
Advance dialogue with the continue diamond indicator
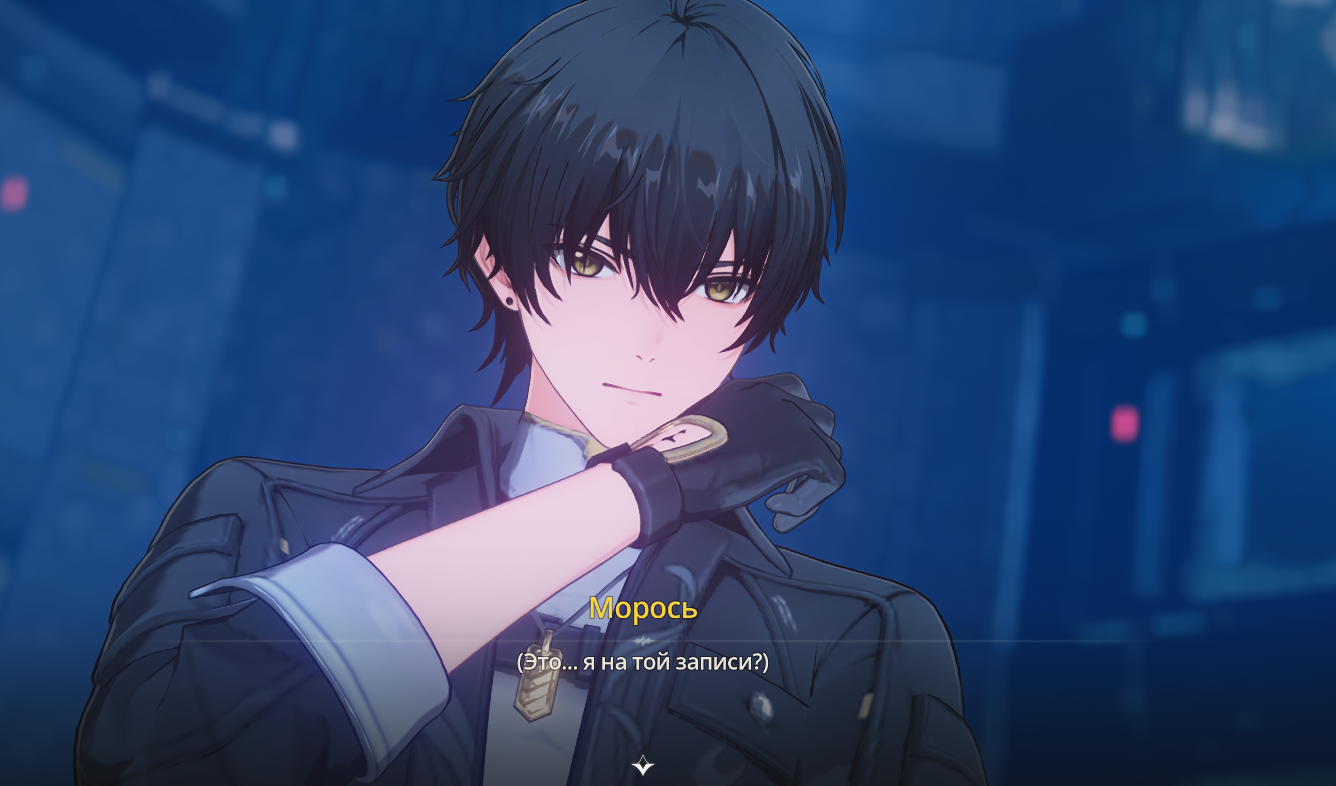tap(643, 766)
